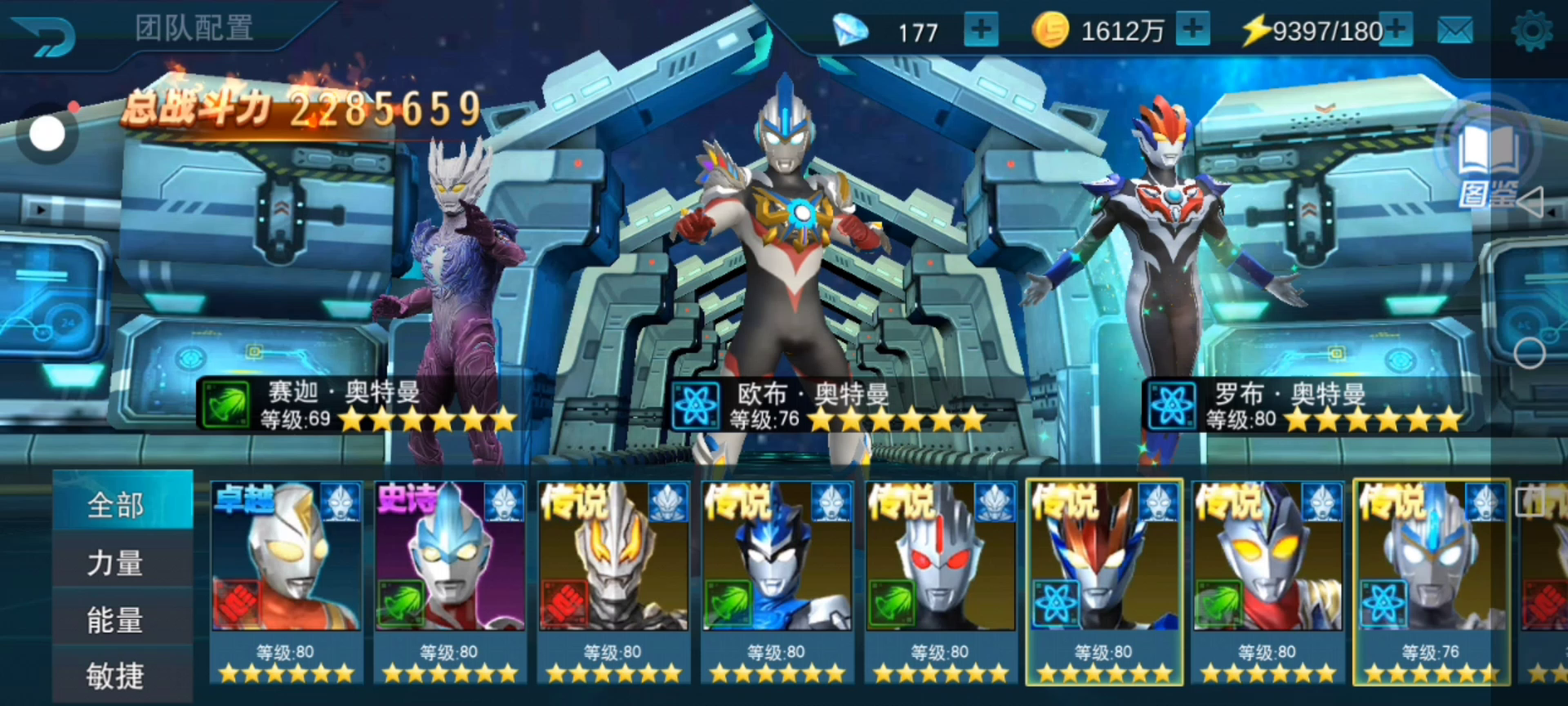Buy more gold coins via plus button
The image size is (1568, 706).
click(x=1193, y=30)
